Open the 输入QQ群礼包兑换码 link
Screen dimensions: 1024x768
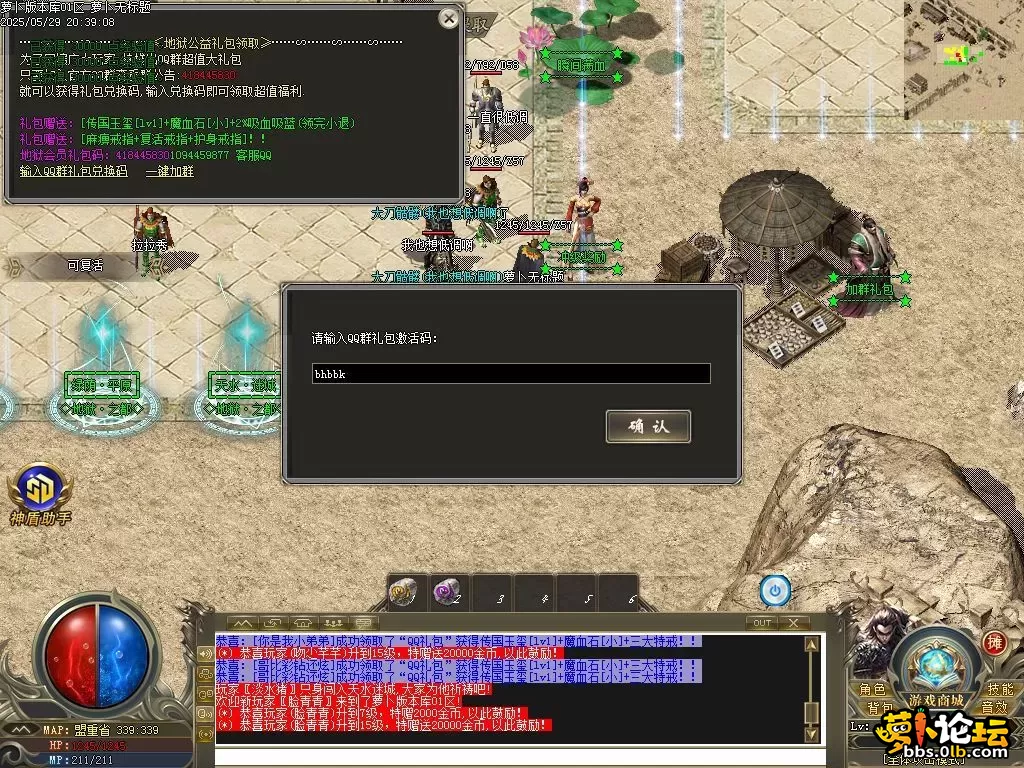click(x=74, y=171)
